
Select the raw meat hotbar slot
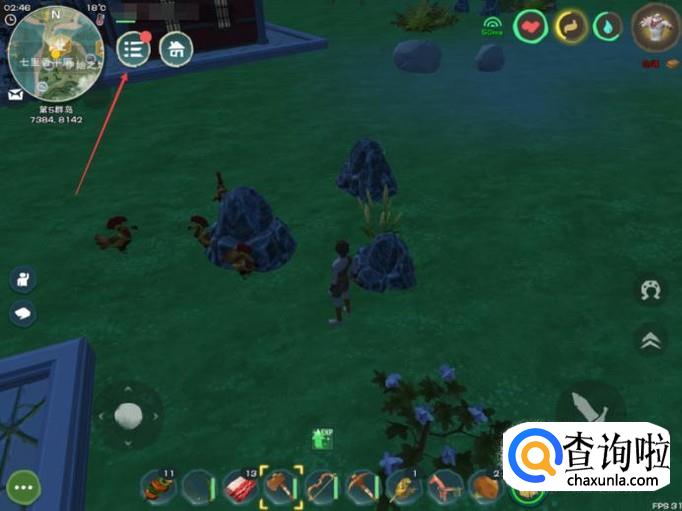point(240,486)
